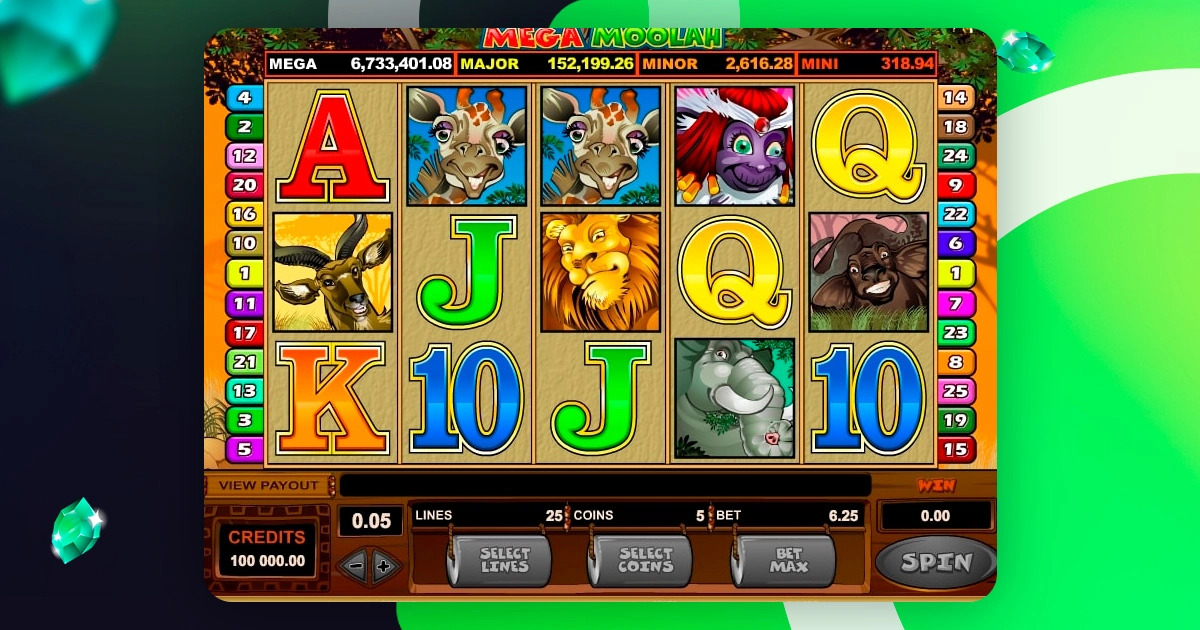Increase coin value with the plus arrow
Image resolution: width=1200 pixels, height=630 pixels.
385,566
